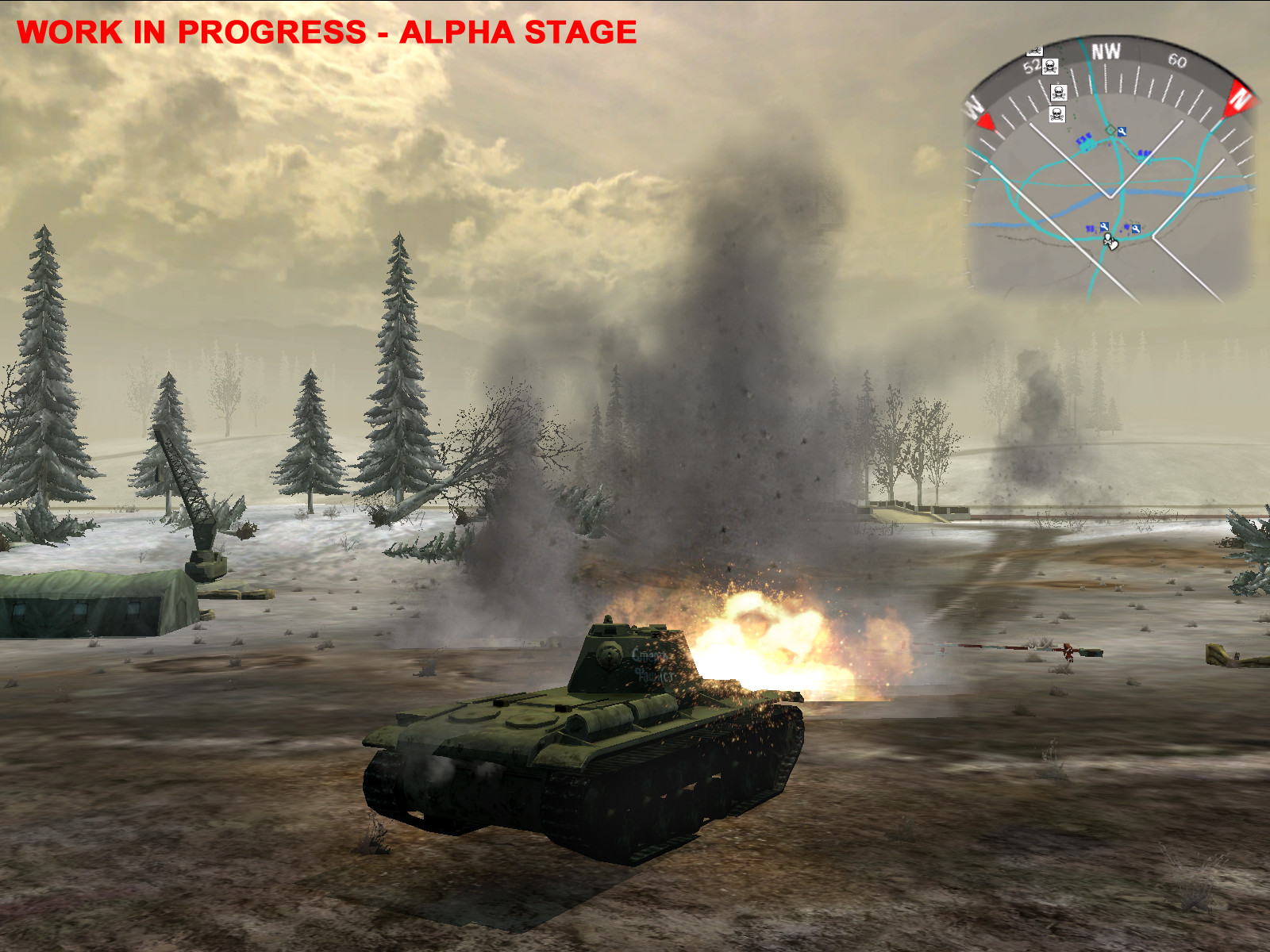Select the vehicle icon at the minimap's top edge
Viewport: 1270px width, 952px height.
coord(1034,52)
